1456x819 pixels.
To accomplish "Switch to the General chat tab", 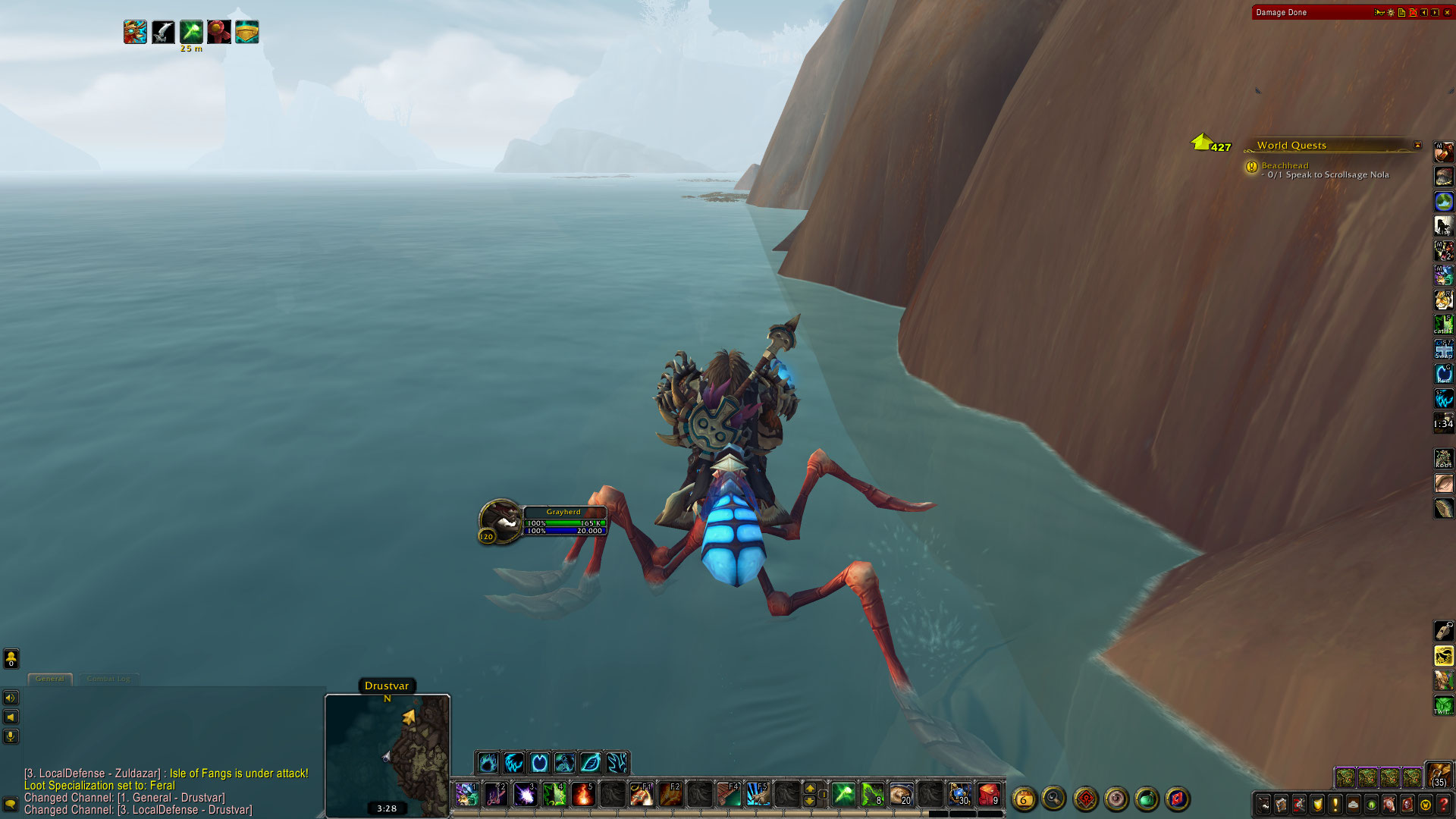I will (x=50, y=679).
